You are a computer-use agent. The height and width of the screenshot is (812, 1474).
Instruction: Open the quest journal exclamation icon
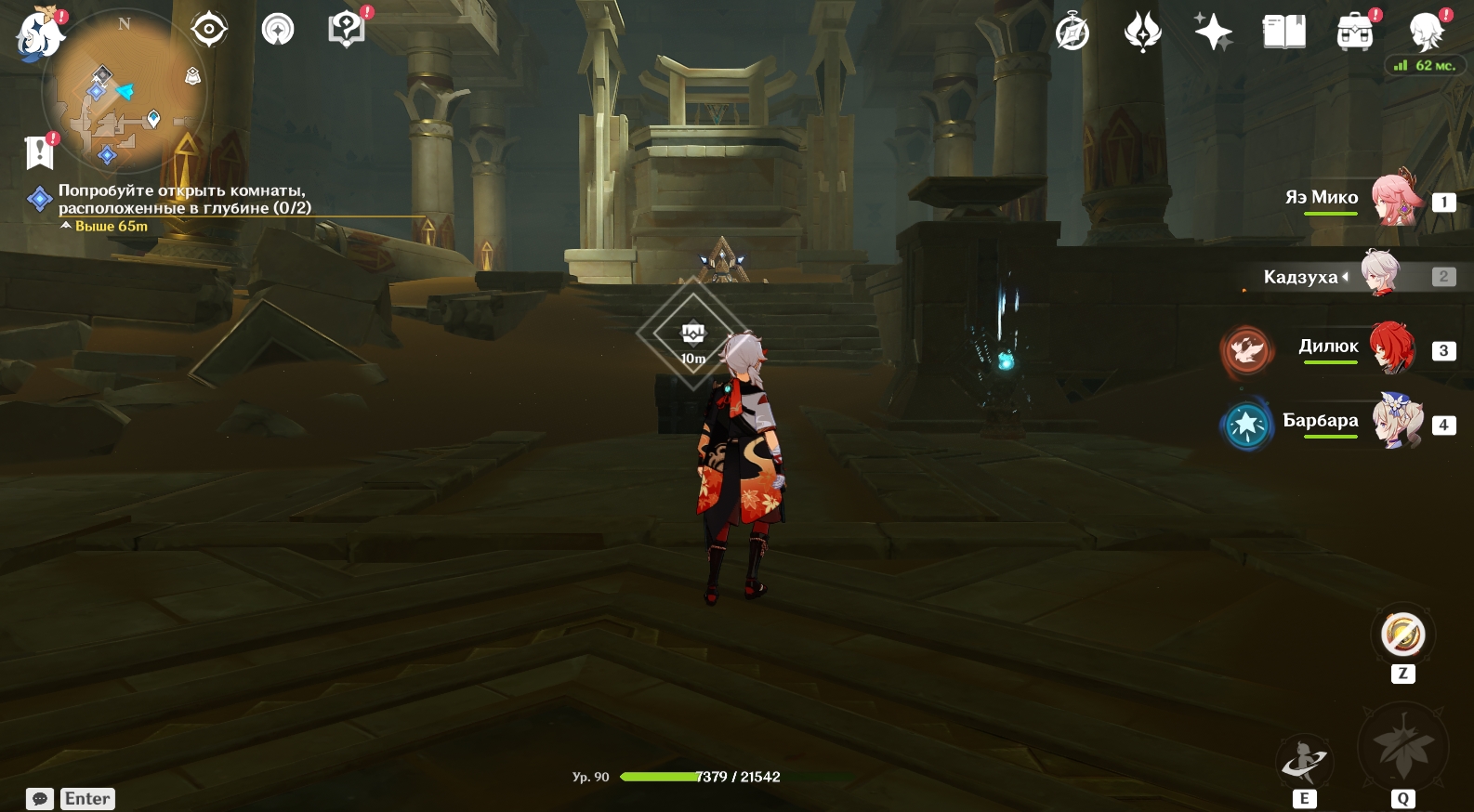[39, 151]
